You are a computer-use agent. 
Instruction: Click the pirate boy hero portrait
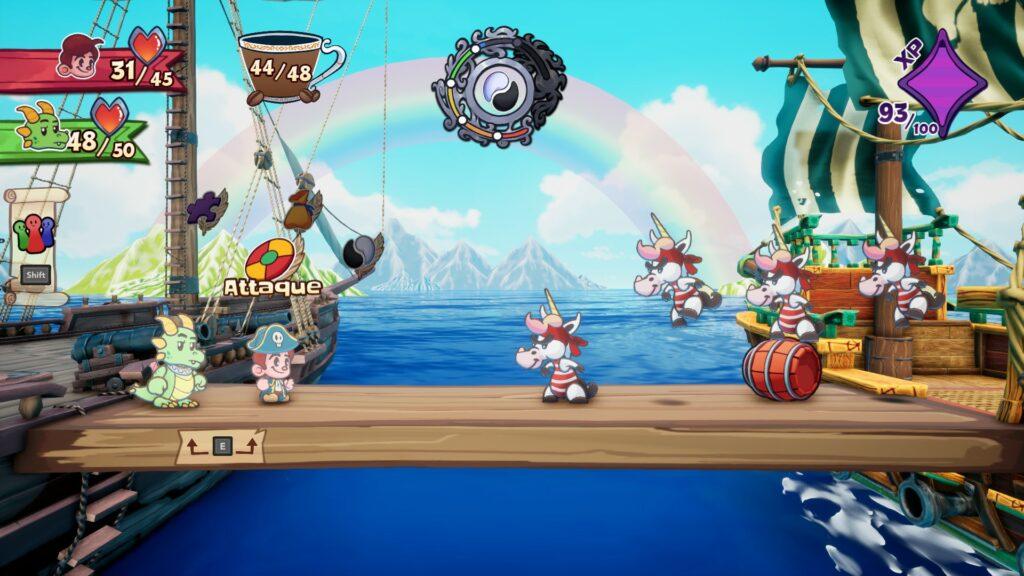(78, 56)
